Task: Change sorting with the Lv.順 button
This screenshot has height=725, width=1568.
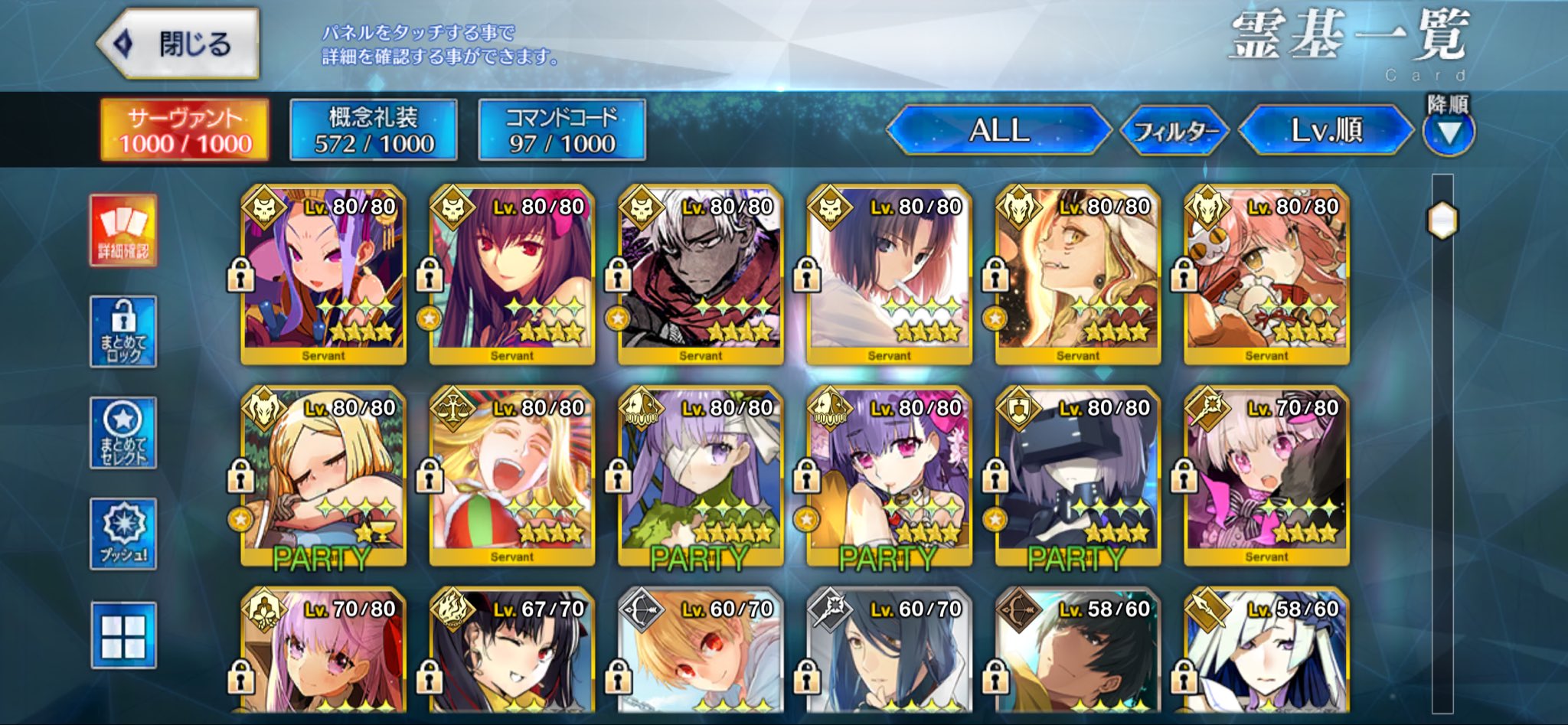Action: tap(1326, 130)
